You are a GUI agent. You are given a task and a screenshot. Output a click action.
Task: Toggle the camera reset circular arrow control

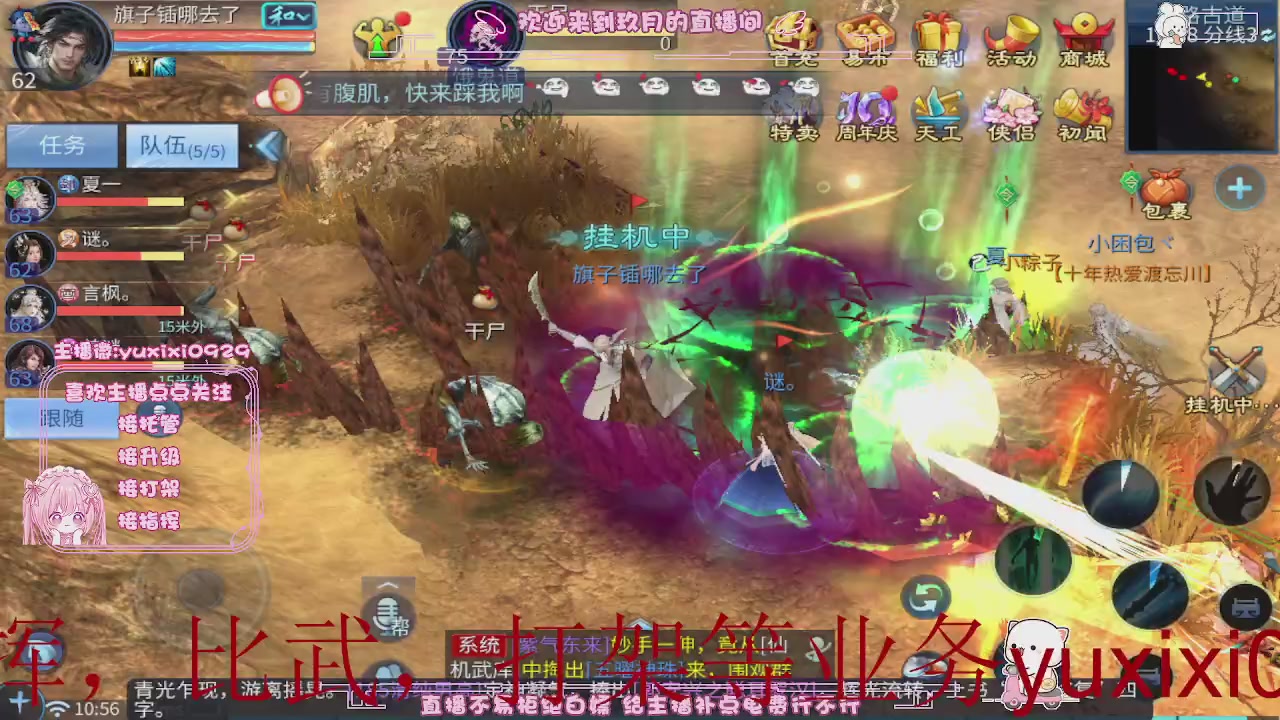[925, 595]
